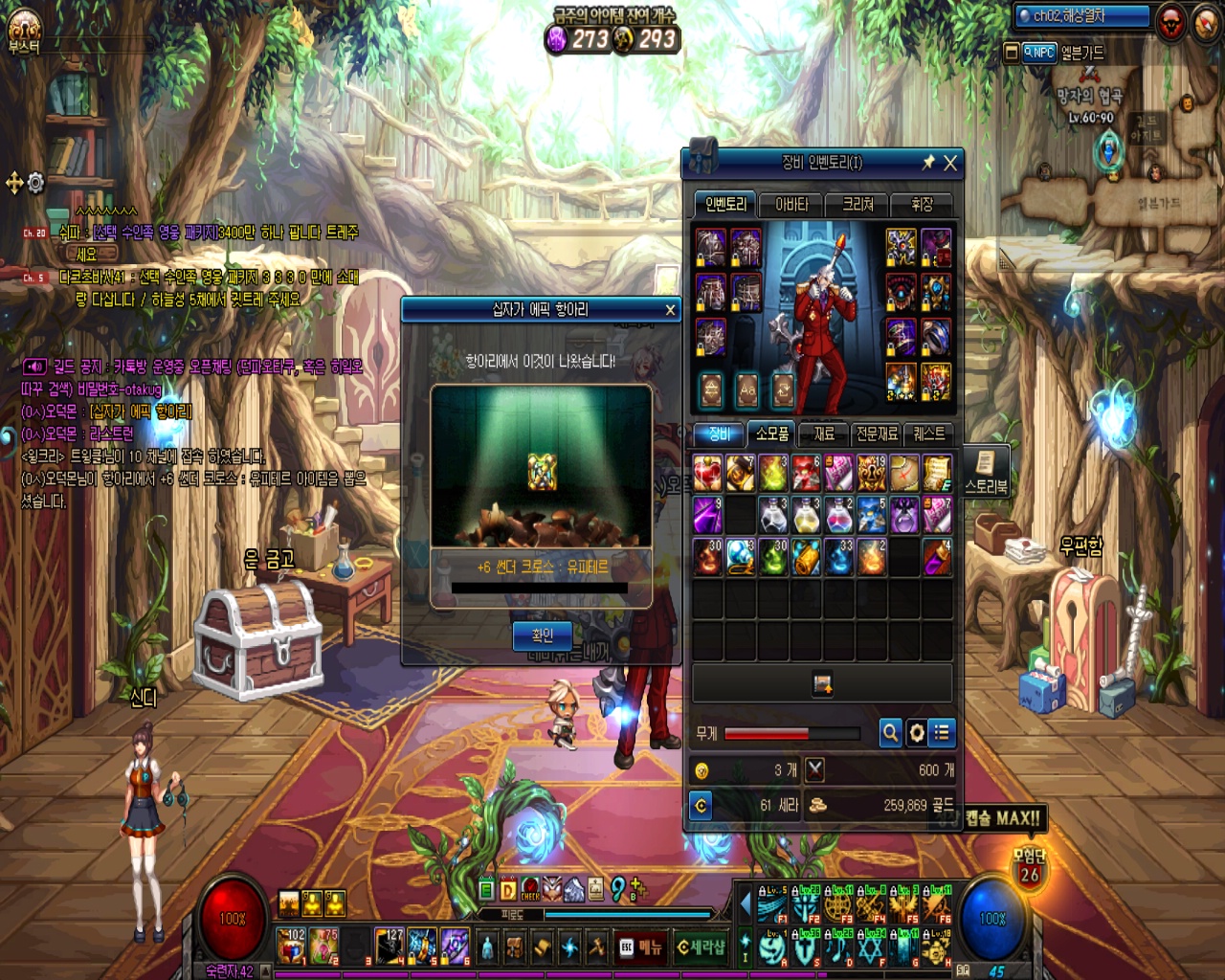Select the 휘장 tab
The height and width of the screenshot is (980, 1225).
(921, 205)
